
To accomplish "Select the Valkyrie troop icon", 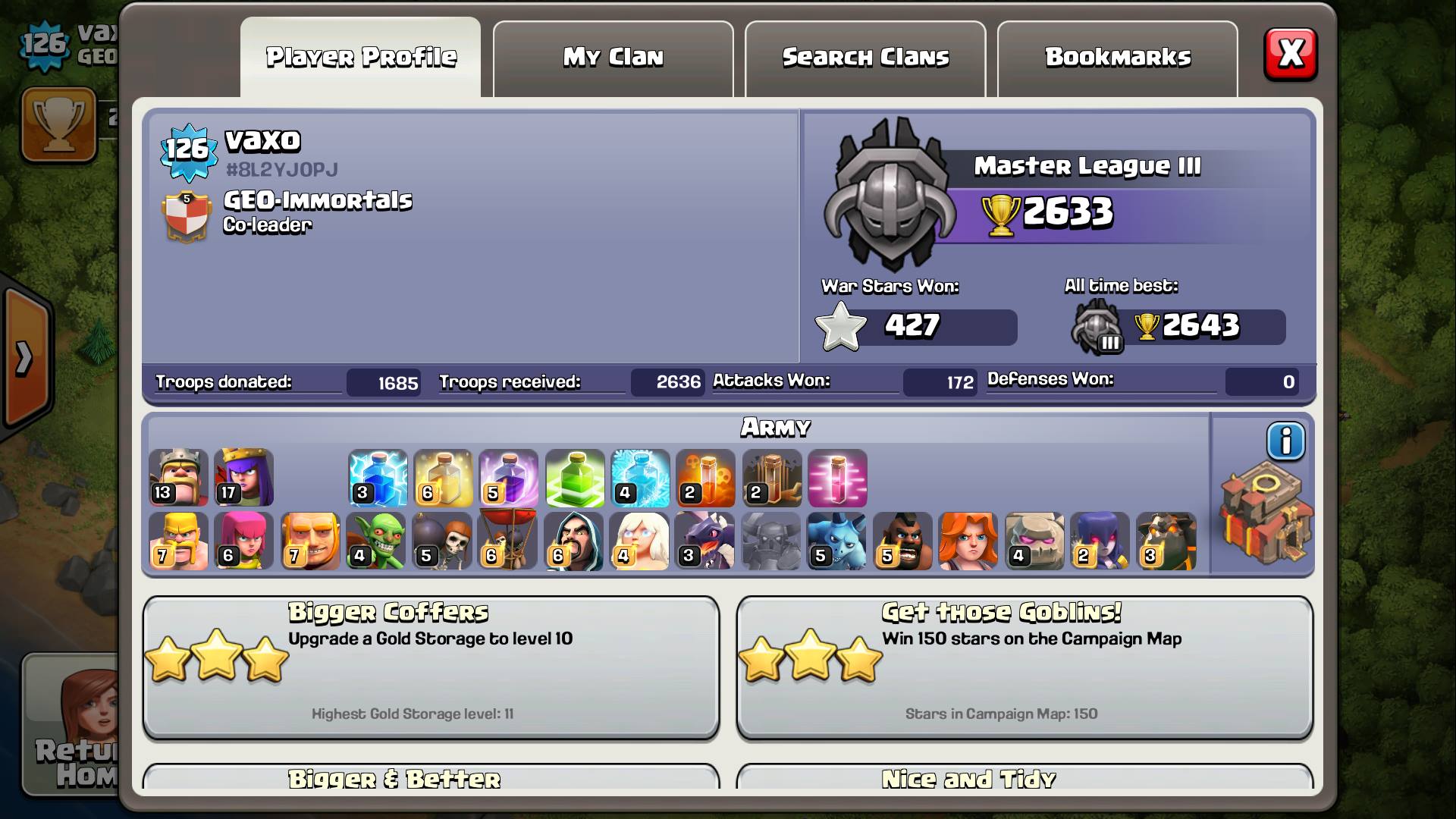I will click(x=968, y=541).
